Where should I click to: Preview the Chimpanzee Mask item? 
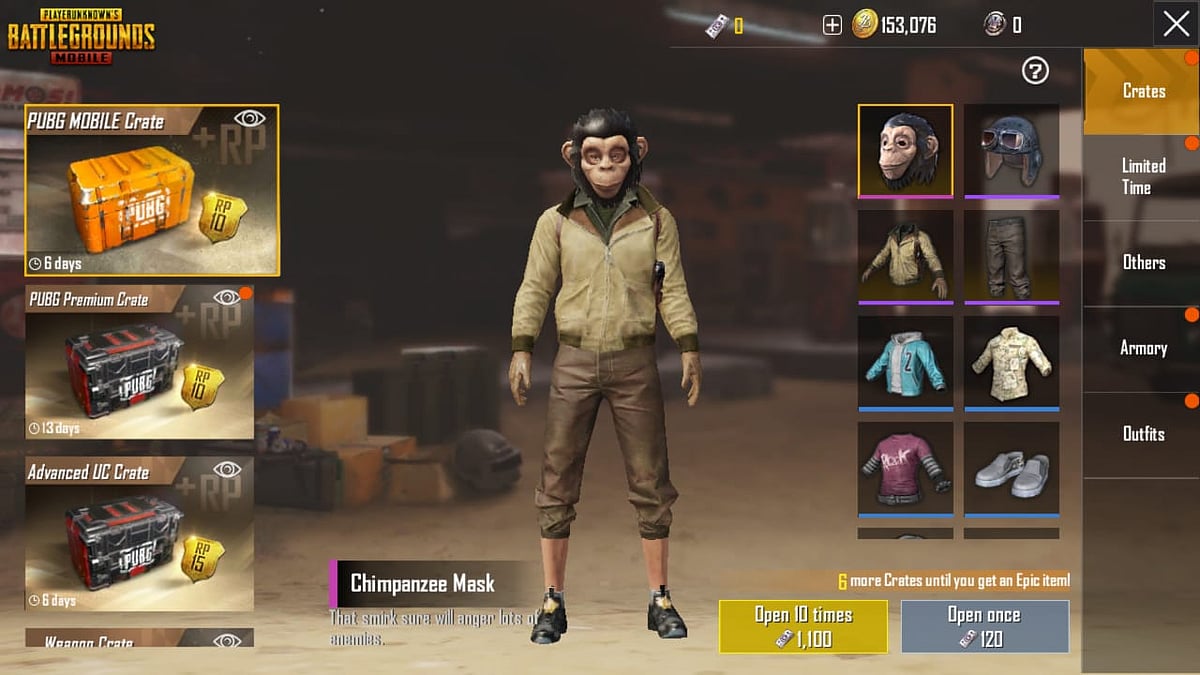(905, 150)
